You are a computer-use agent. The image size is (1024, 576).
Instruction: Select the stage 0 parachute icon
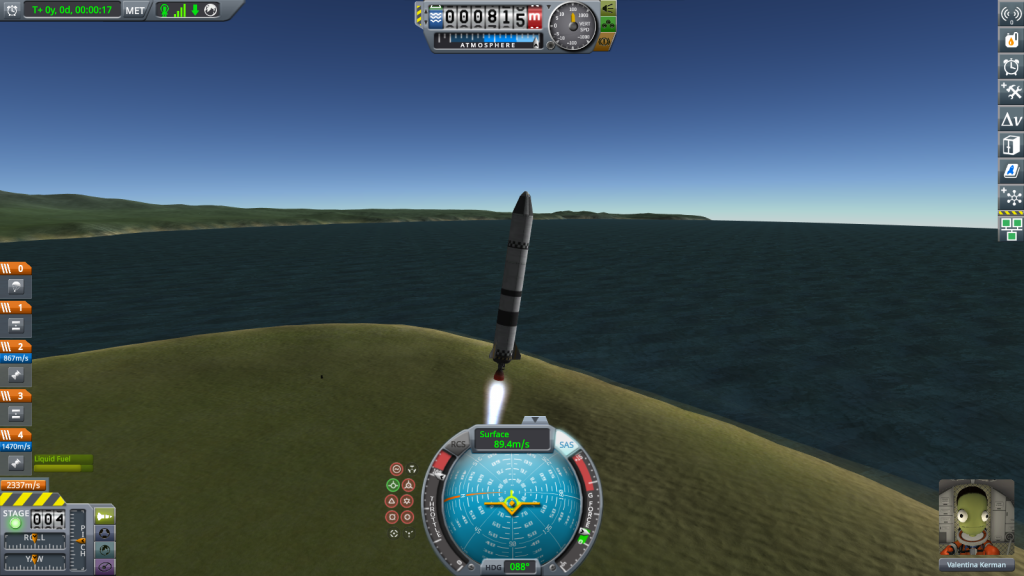click(16, 286)
